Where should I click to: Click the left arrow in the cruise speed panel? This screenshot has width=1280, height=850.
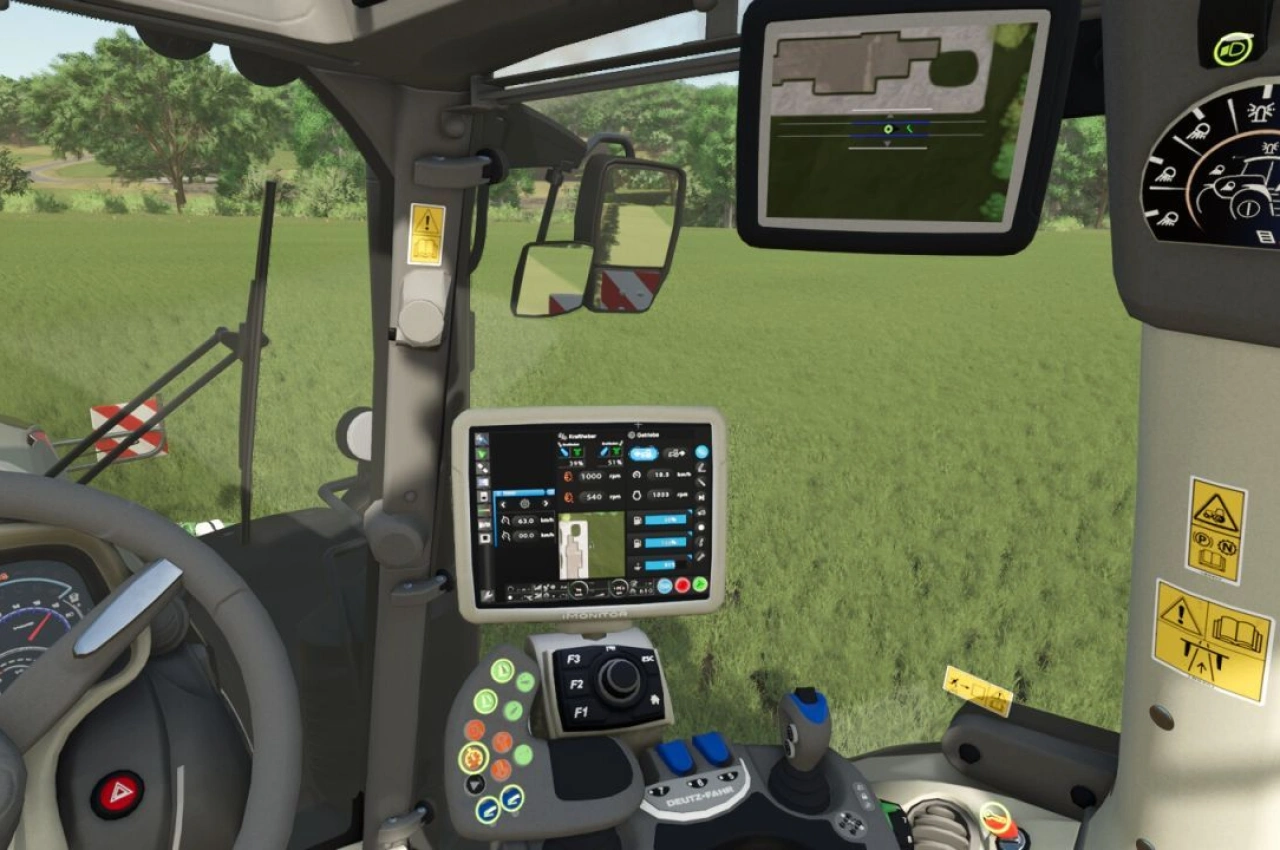point(504,504)
